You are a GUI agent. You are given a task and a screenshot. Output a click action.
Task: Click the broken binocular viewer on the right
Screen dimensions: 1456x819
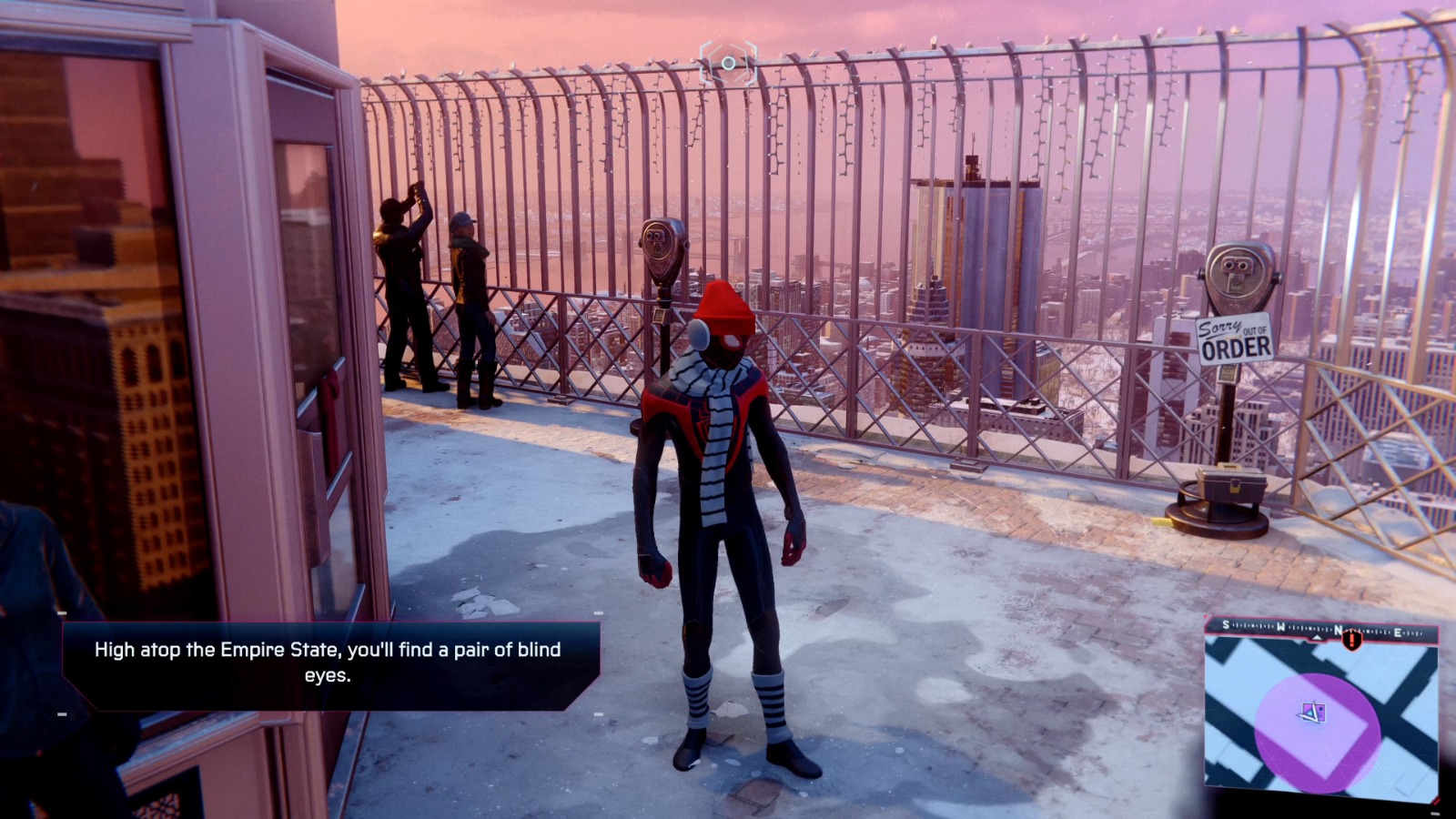[x=1238, y=273]
